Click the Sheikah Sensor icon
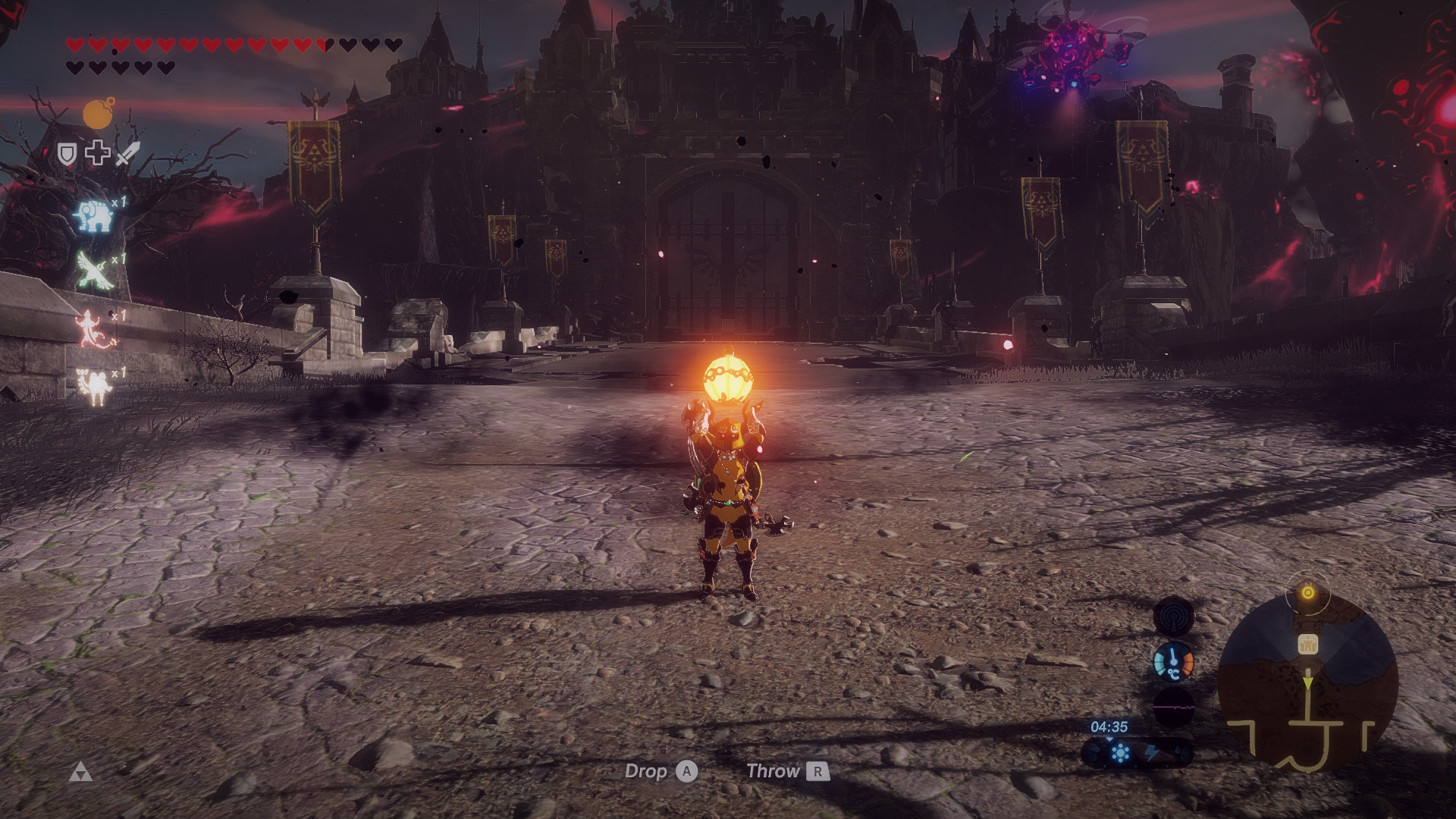Viewport: 1456px width, 819px height. coord(1174,616)
